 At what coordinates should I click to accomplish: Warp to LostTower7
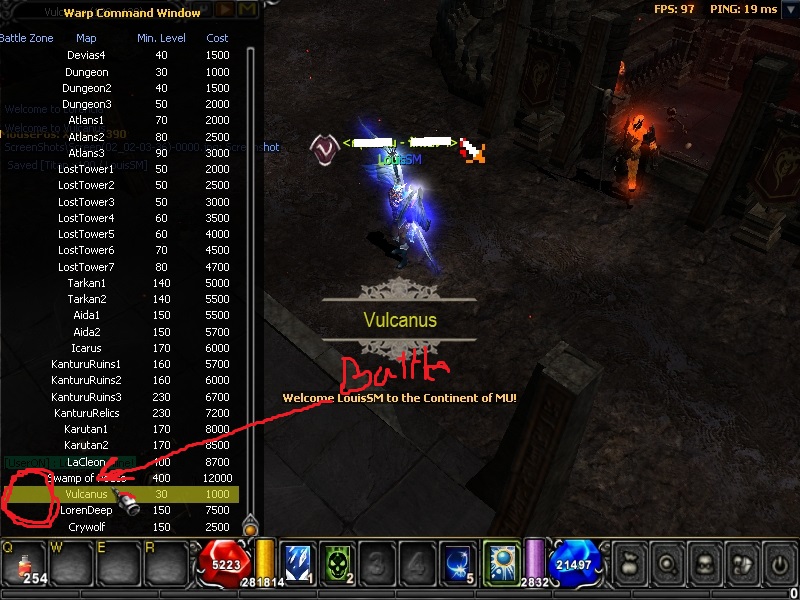point(86,266)
